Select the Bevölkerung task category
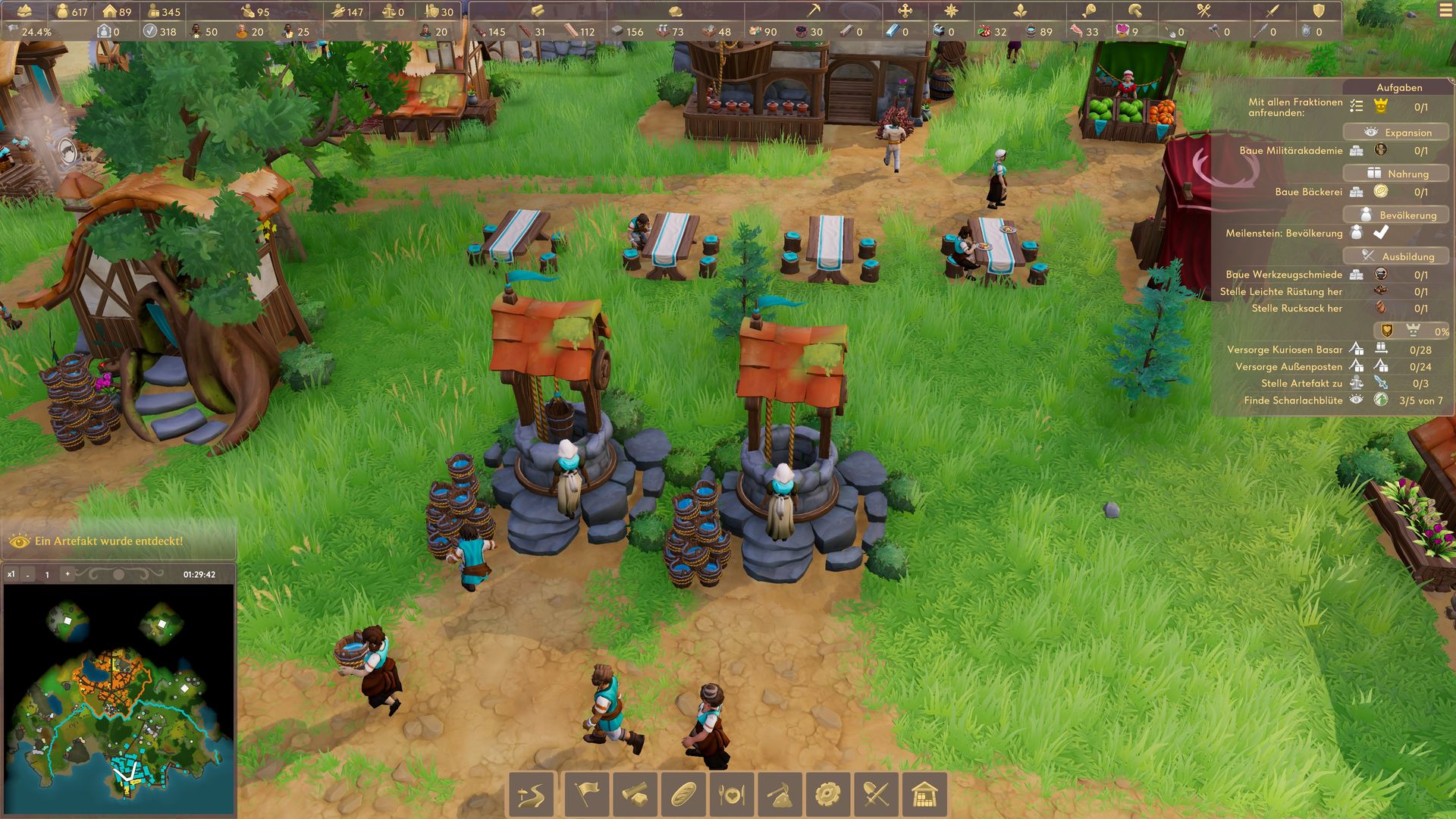The width and height of the screenshot is (1456, 819). point(1396,215)
